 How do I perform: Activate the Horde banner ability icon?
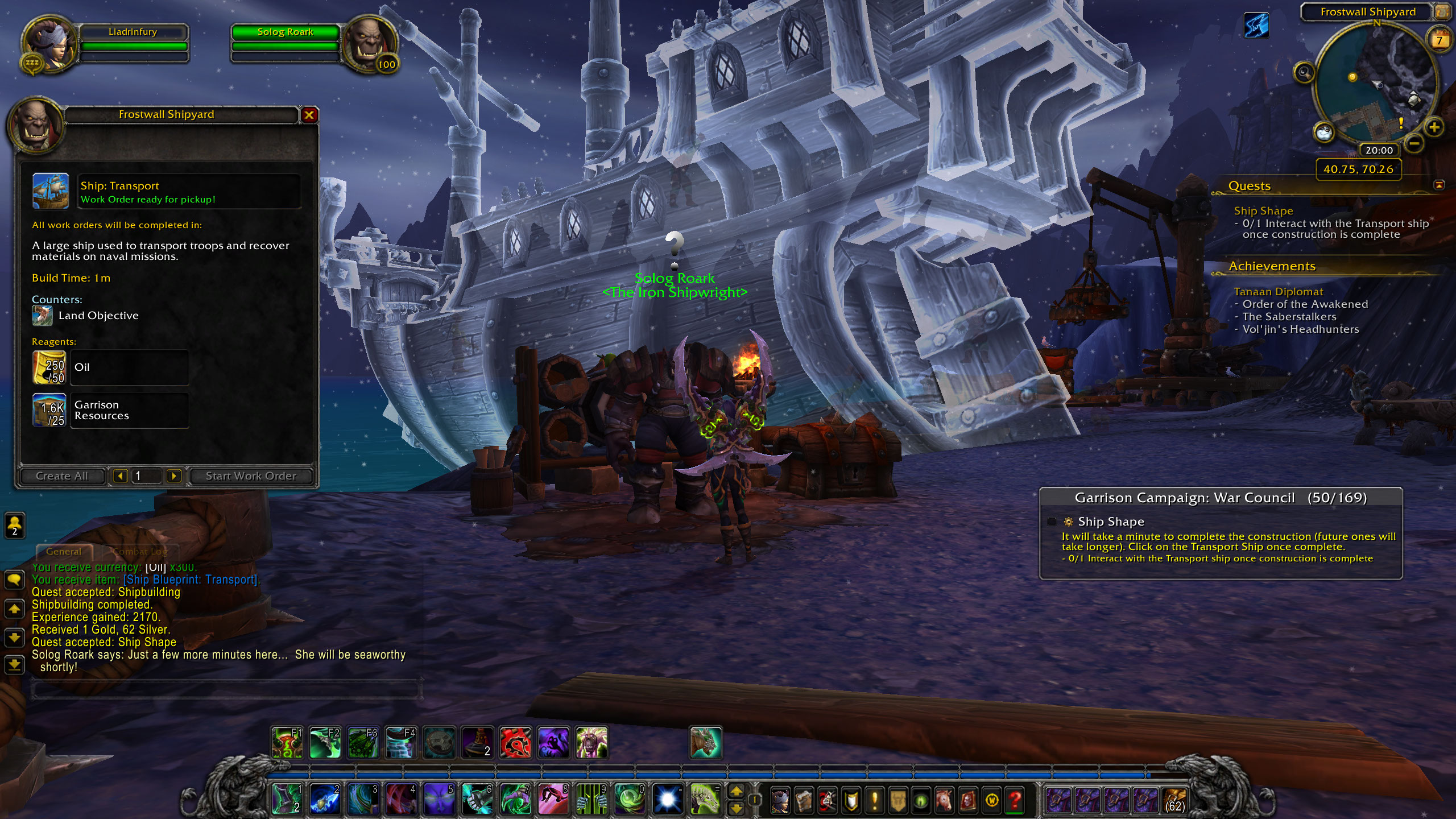(x=515, y=743)
